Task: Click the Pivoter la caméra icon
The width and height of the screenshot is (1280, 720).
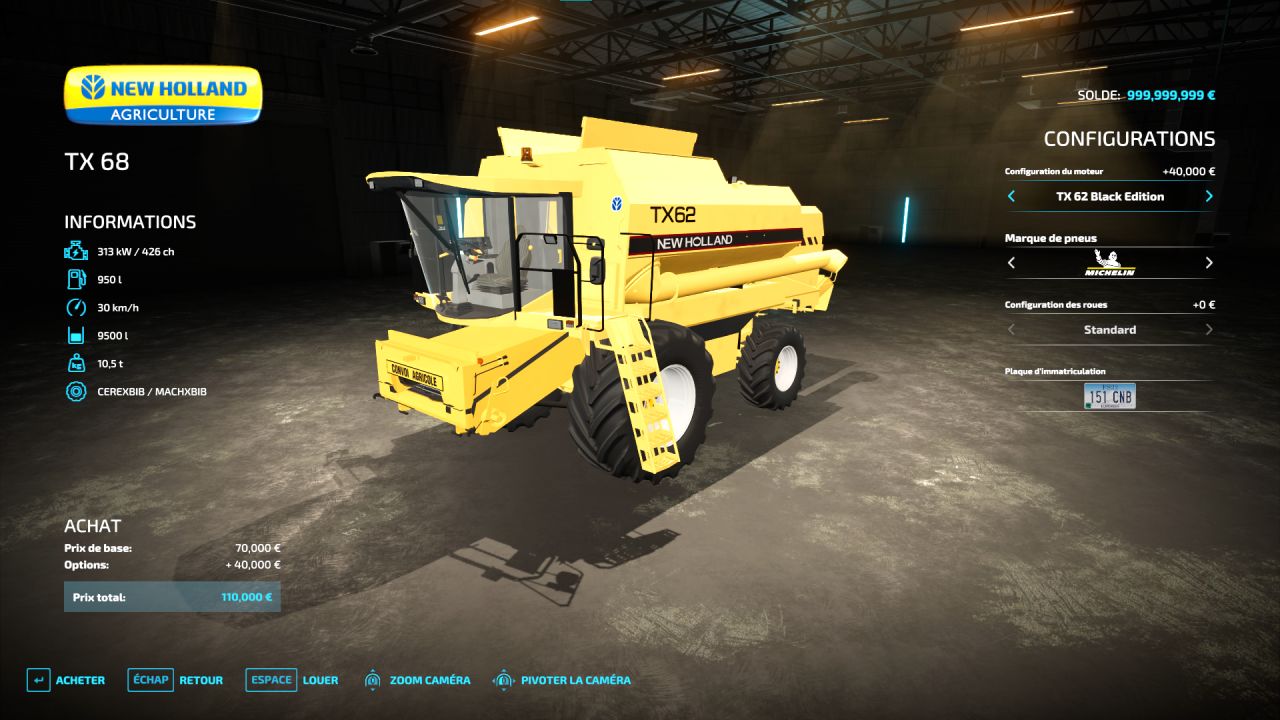Action: [x=502, y=679]
